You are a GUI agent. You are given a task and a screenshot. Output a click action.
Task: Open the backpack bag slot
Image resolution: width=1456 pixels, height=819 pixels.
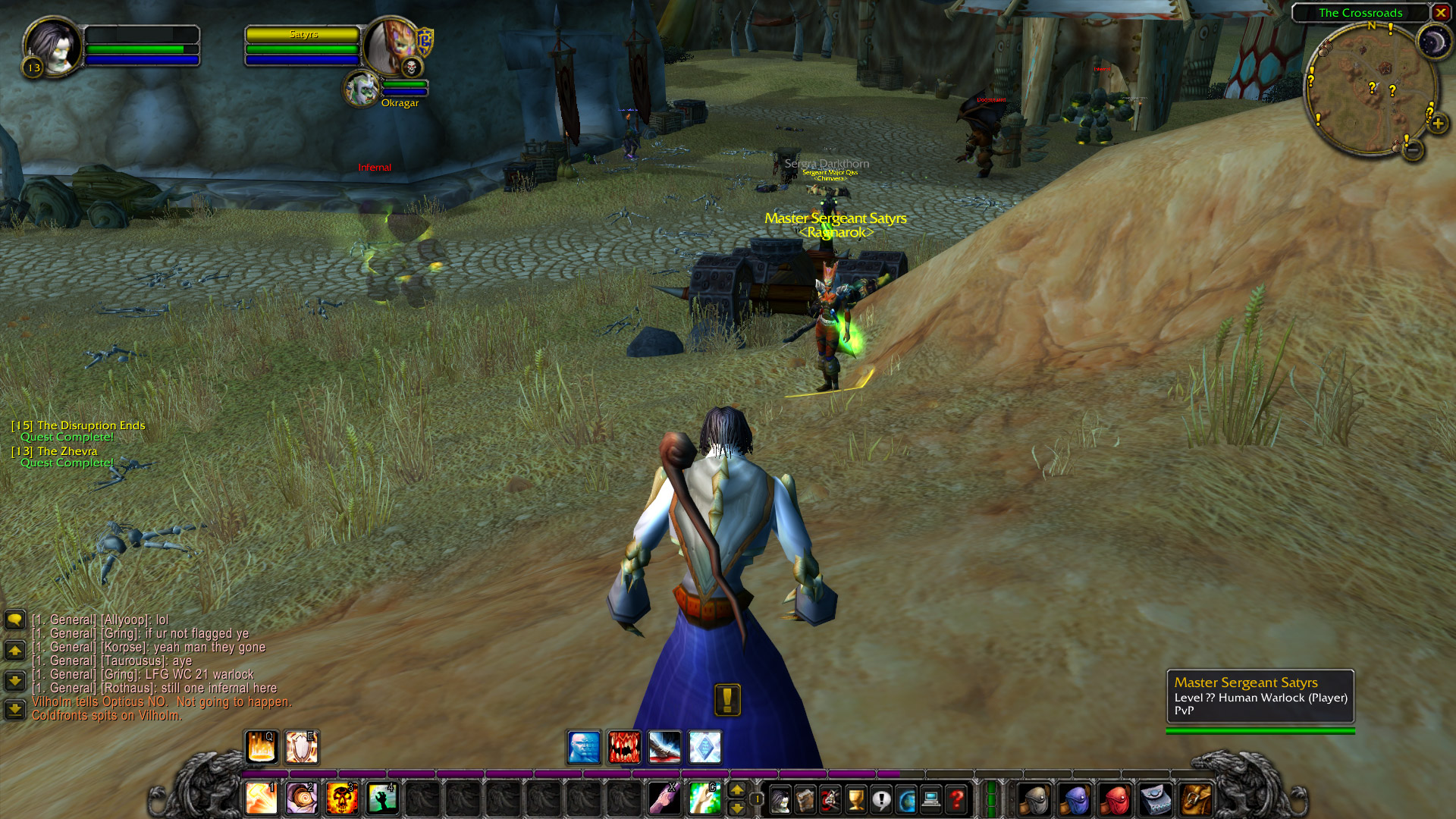pyautogui.click(x=1196, y=799)
